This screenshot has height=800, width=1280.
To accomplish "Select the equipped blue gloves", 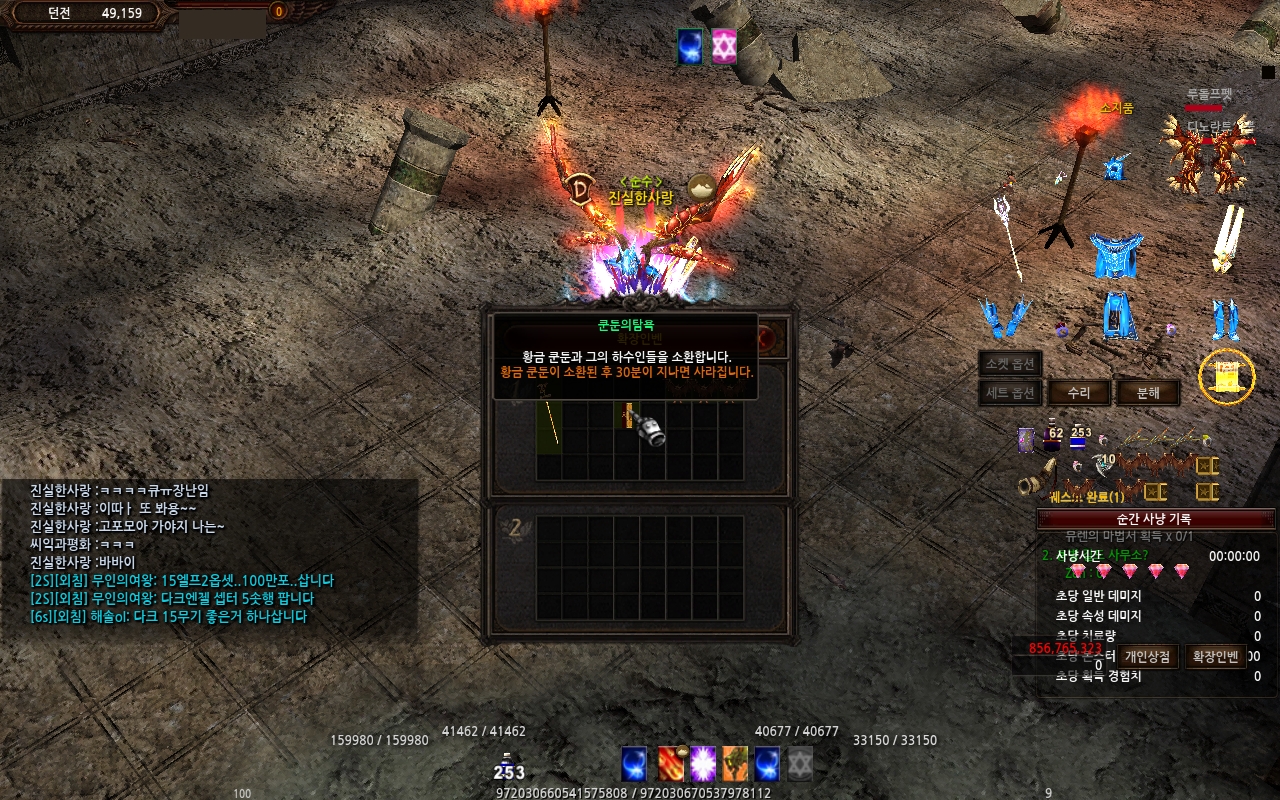I will [x=1003, y=318].
